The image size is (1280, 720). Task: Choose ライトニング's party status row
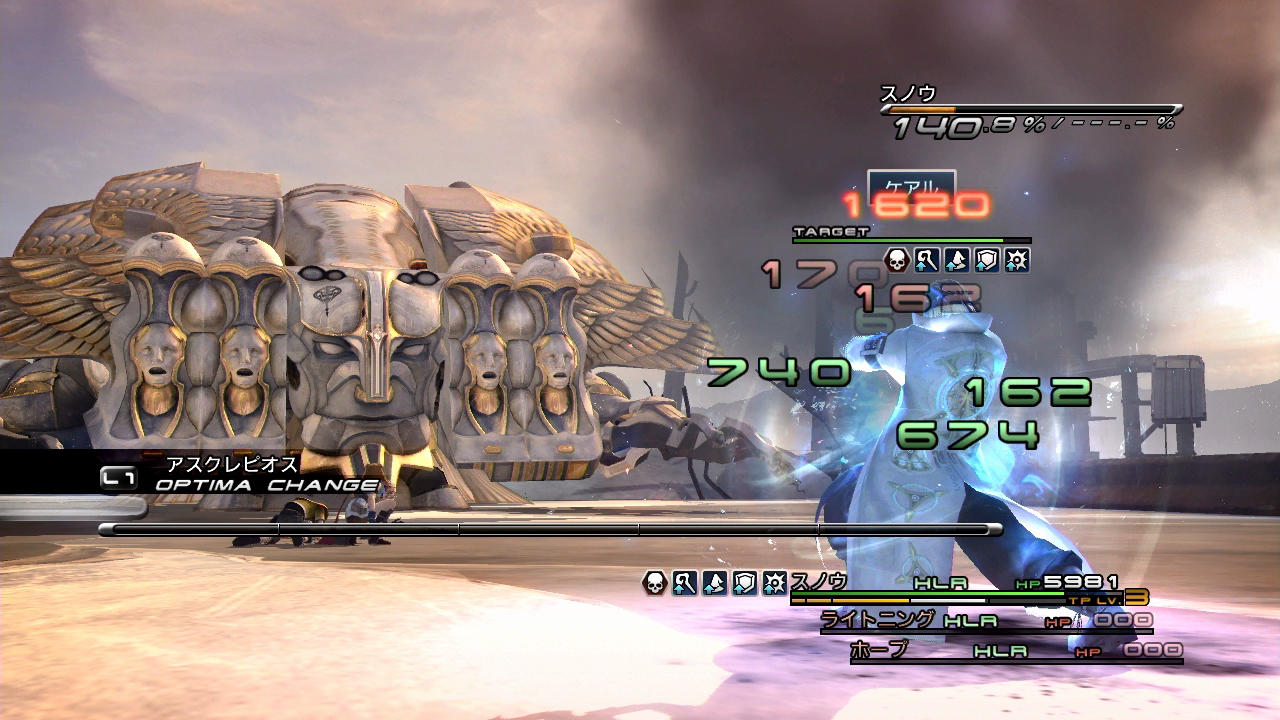click(x=985, y=621)
